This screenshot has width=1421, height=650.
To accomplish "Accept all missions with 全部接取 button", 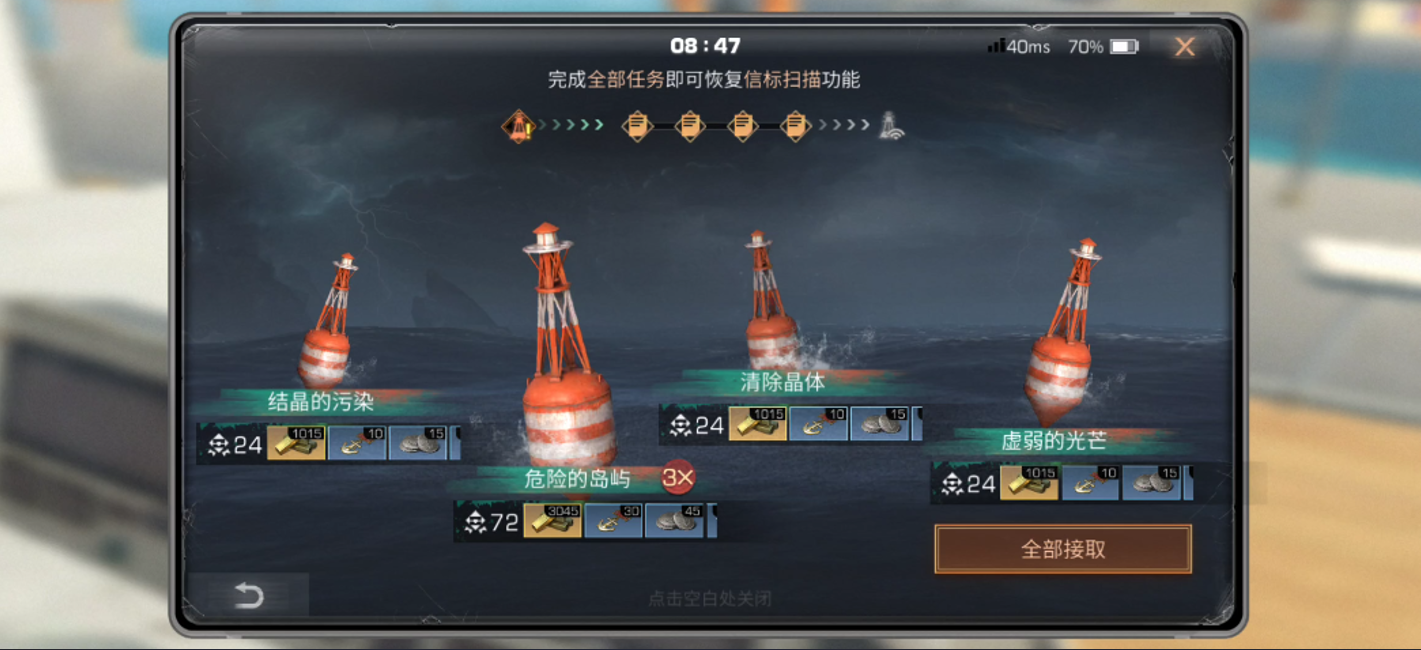I will pyautogui.click(x=1063, y=549).
